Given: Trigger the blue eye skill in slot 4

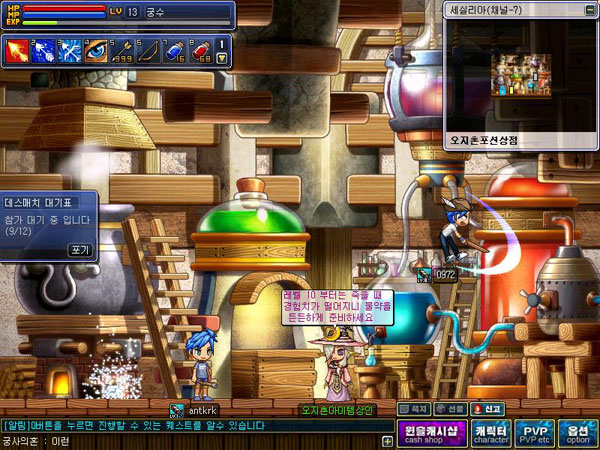Looking at the screenshot, I should click(96, 49).
